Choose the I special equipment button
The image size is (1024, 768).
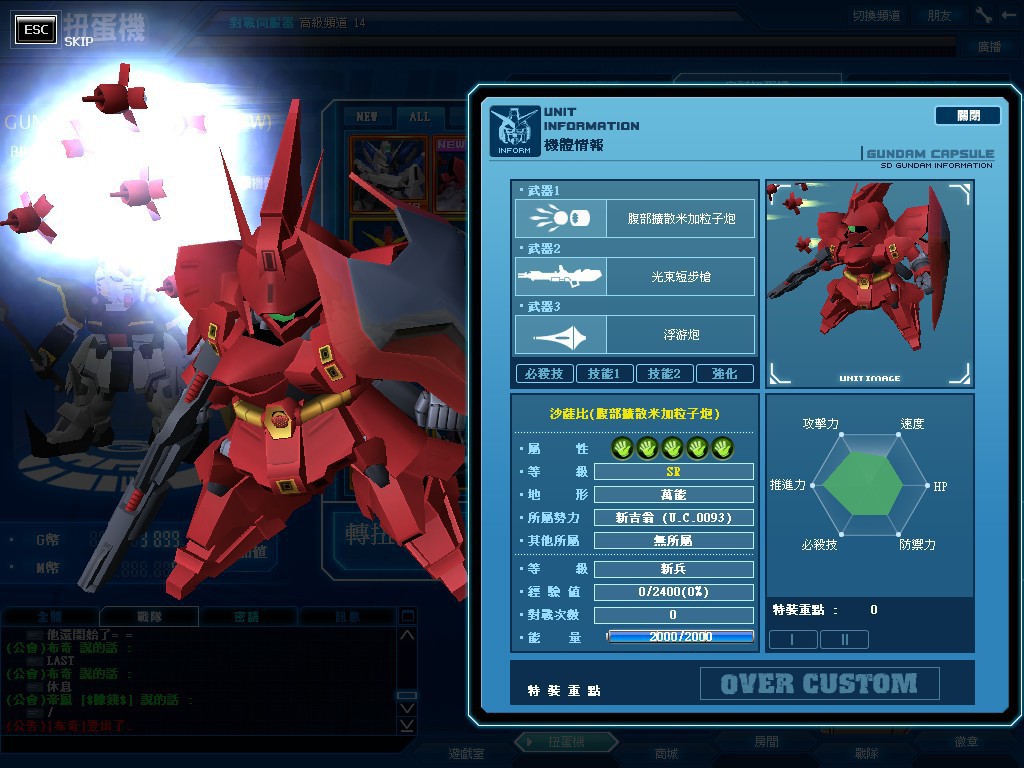coord(792,639)
